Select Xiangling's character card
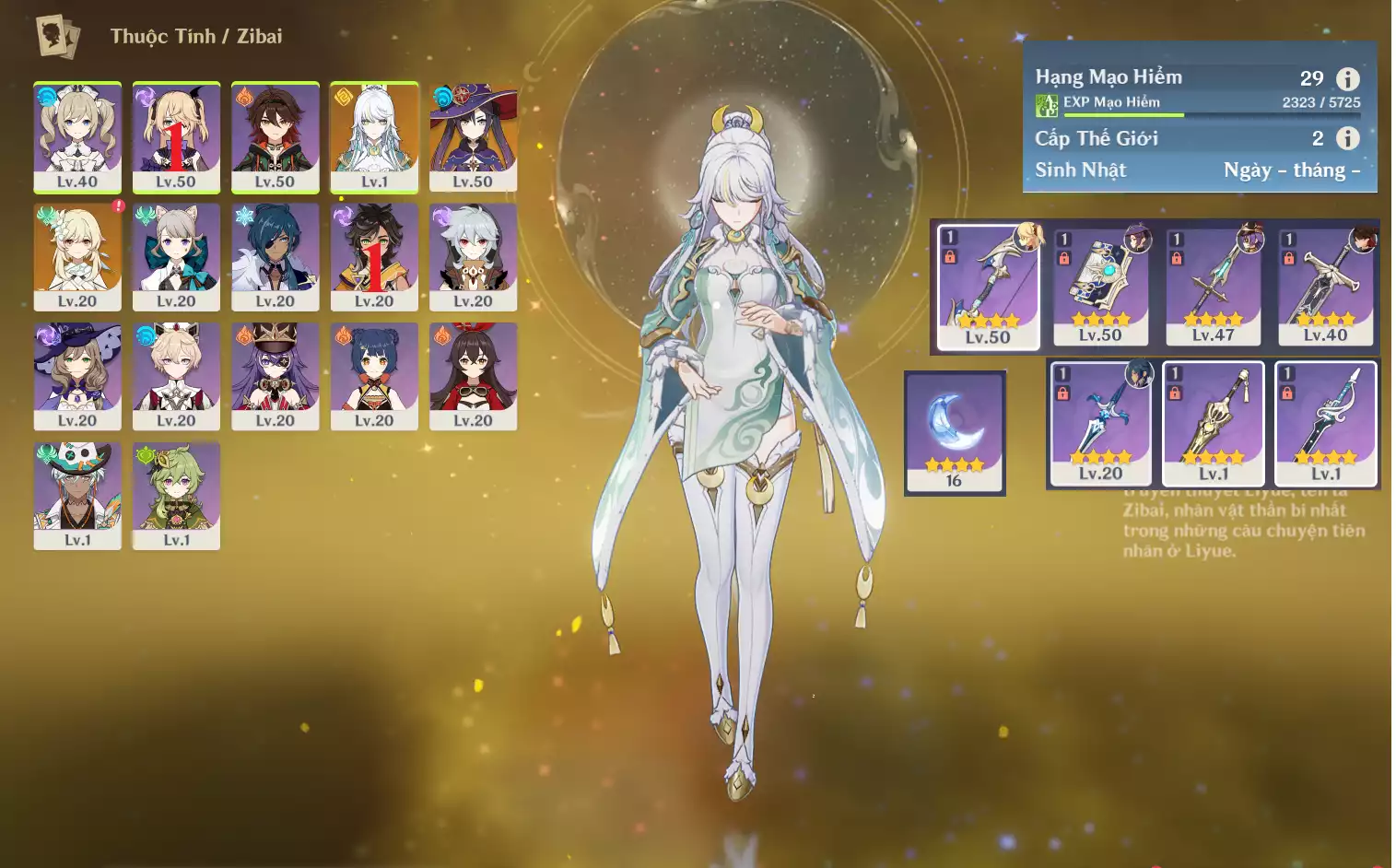The width and height of the screenshot is (1396, 868). tap(374, 376)
